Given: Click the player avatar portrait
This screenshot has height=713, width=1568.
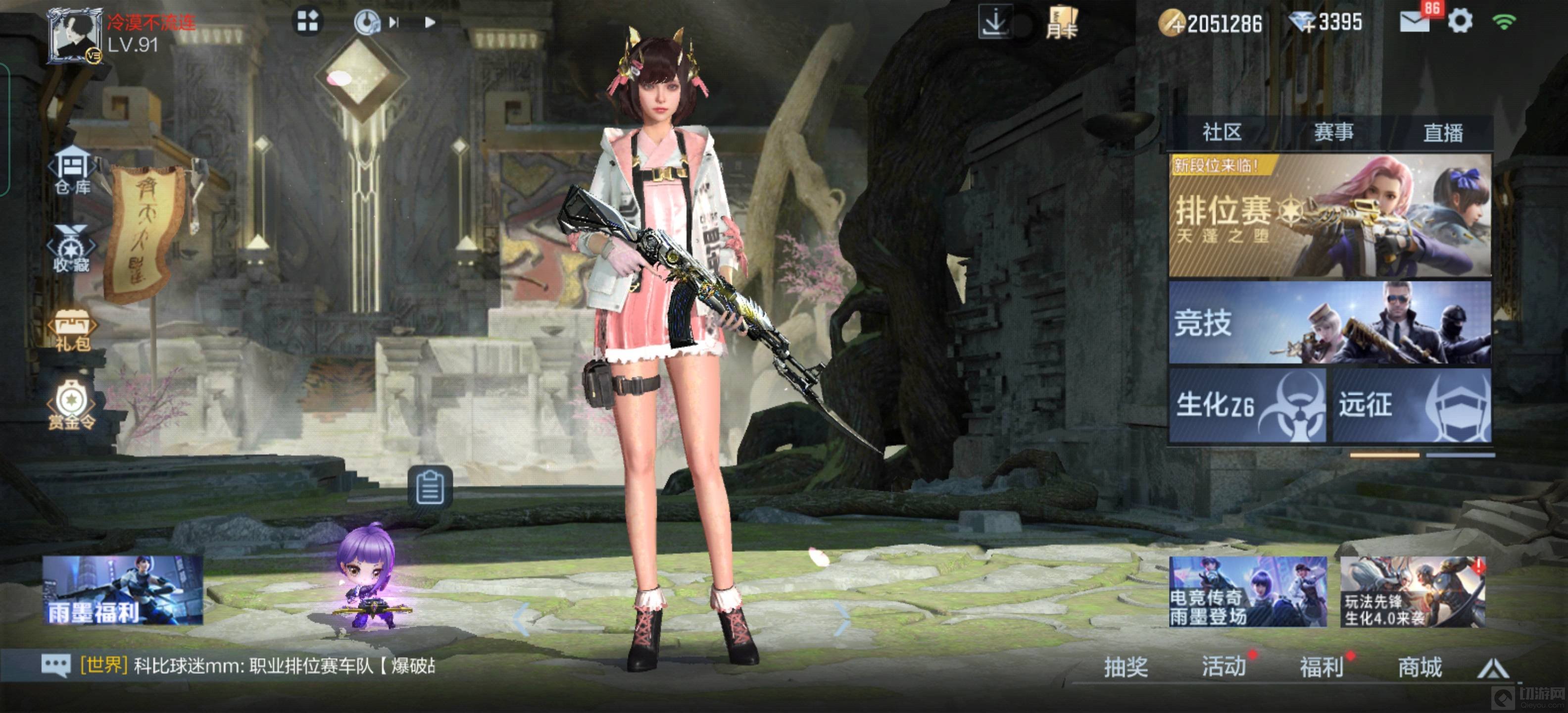Looking at the screenshot, I should click(x=75, y=35).
